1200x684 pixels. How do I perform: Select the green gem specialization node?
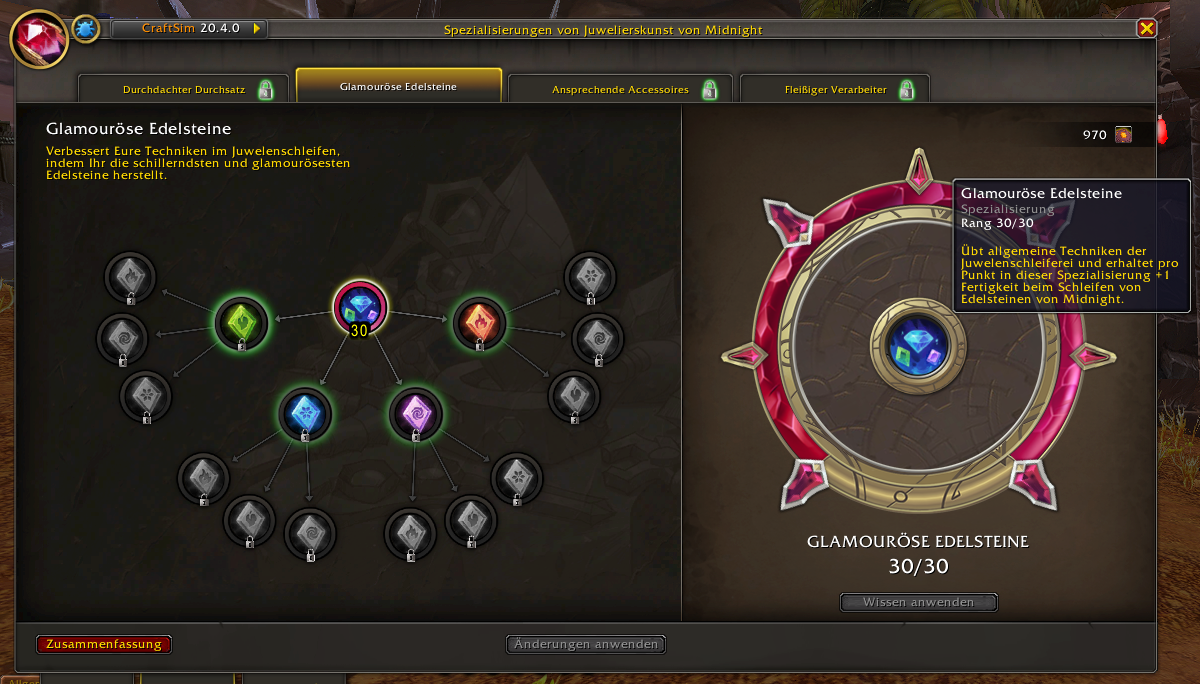pyautogui.click(x=242, y=322)
